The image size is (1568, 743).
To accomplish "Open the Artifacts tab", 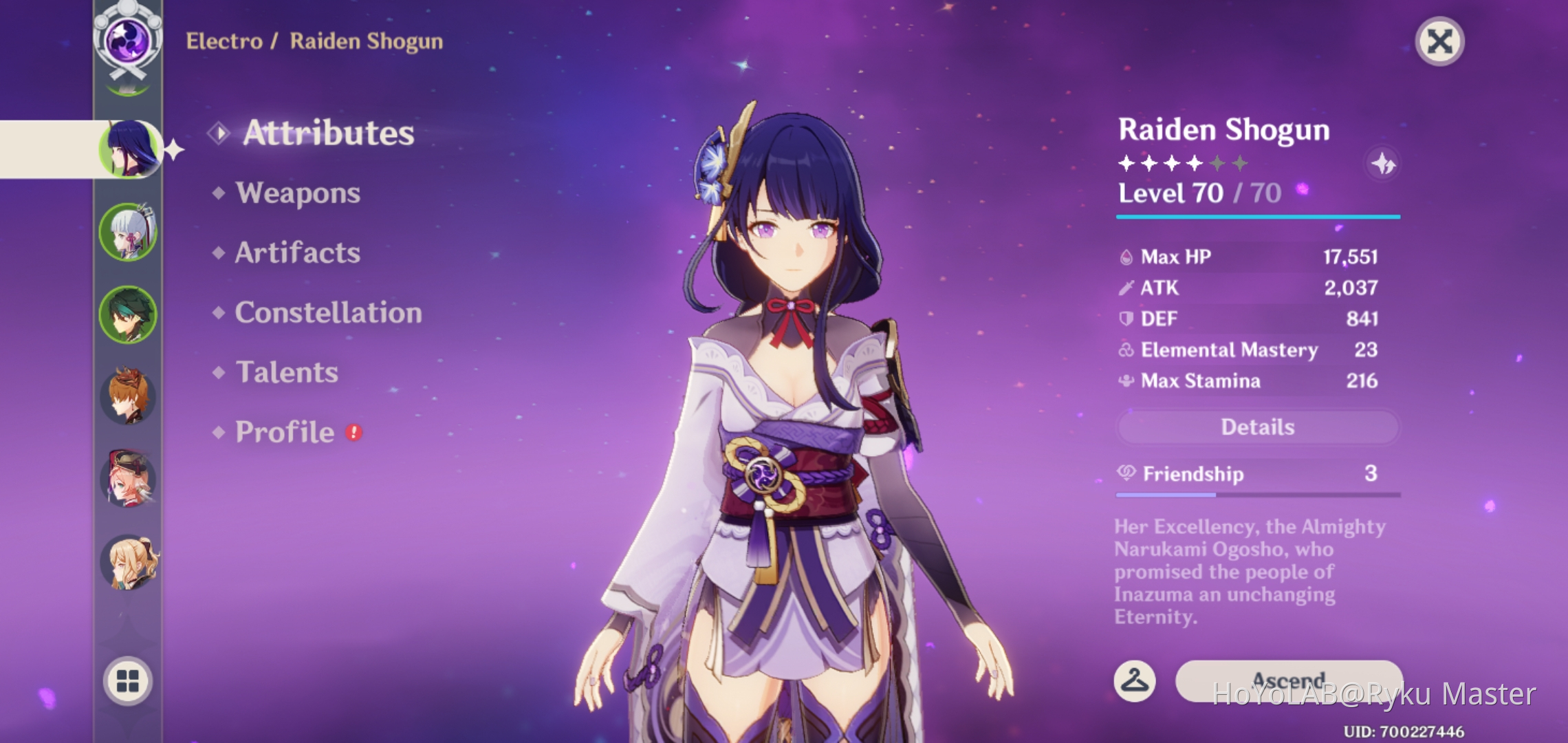I will (x=297, y=253).
